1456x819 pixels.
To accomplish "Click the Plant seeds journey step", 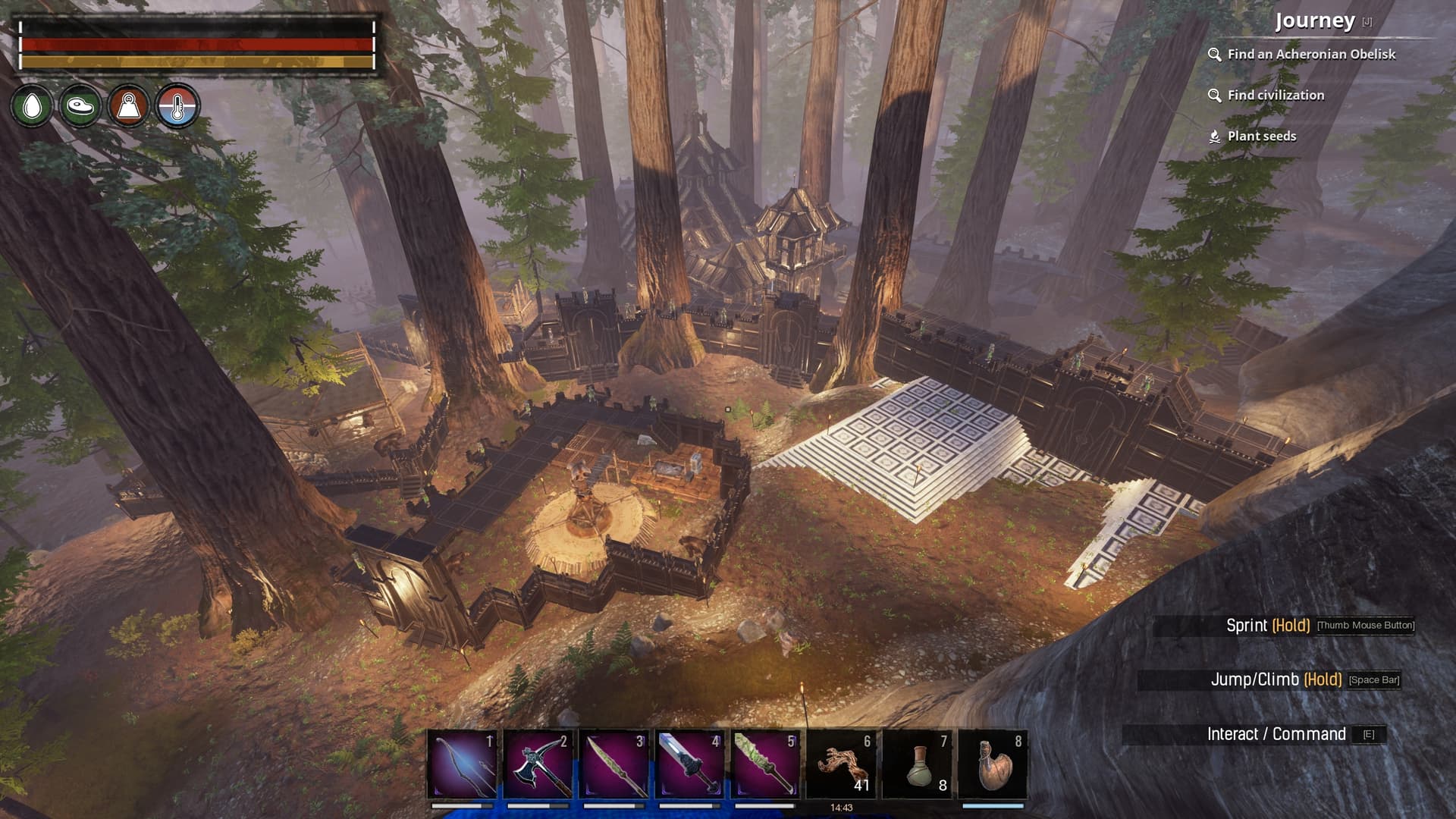I will [1261, 136].
